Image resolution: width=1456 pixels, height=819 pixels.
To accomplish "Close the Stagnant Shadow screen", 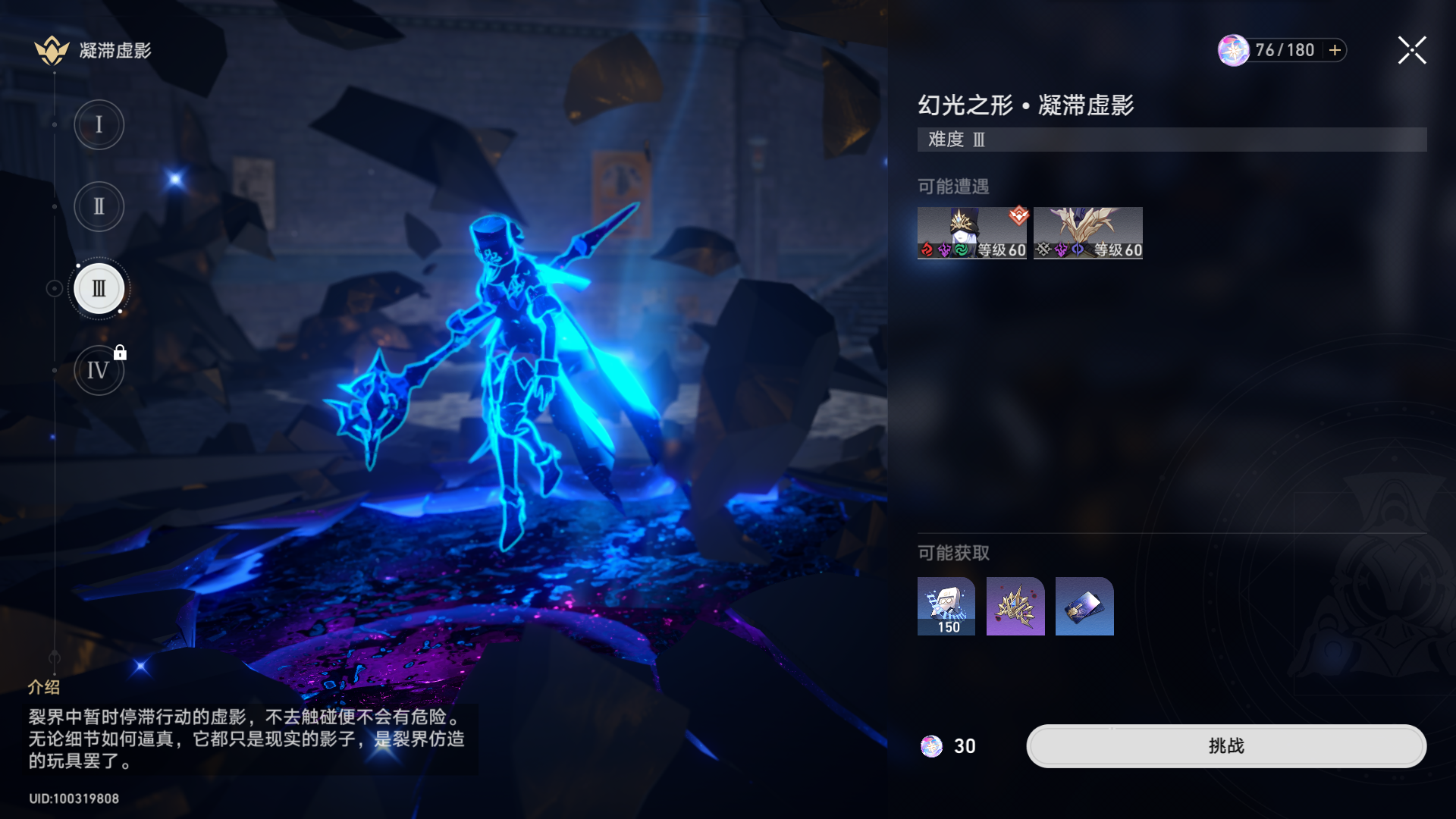I will (x=1411, y=50).
